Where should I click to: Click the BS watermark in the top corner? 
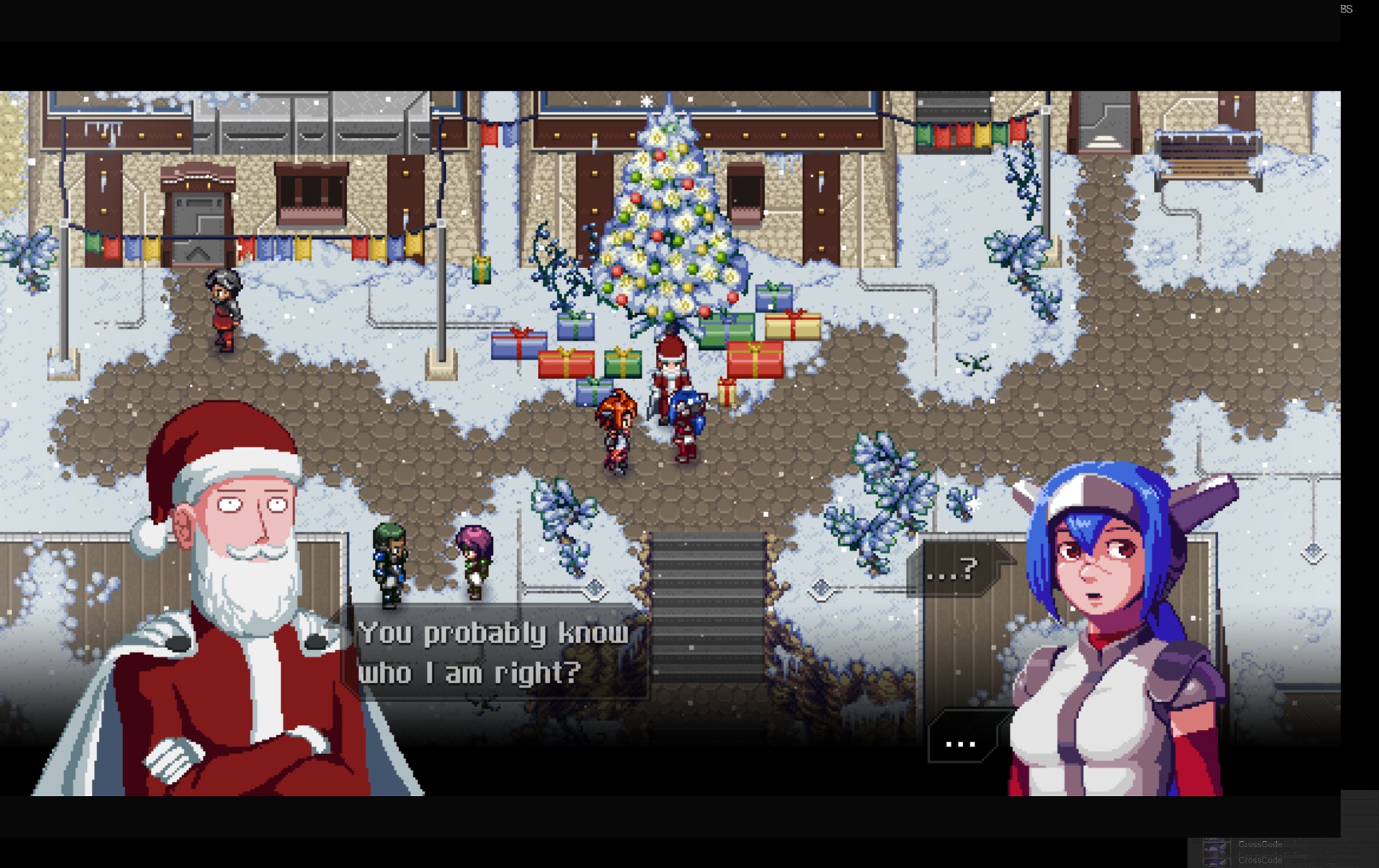pyautogui.click(x=1346, y=8)
